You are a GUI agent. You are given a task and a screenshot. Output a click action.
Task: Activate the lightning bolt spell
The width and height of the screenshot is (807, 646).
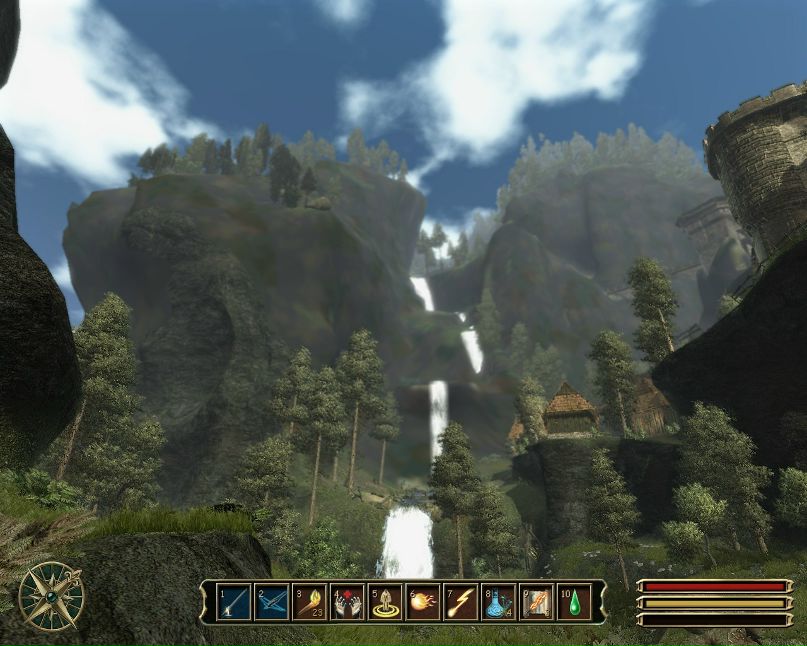point(461,602)
